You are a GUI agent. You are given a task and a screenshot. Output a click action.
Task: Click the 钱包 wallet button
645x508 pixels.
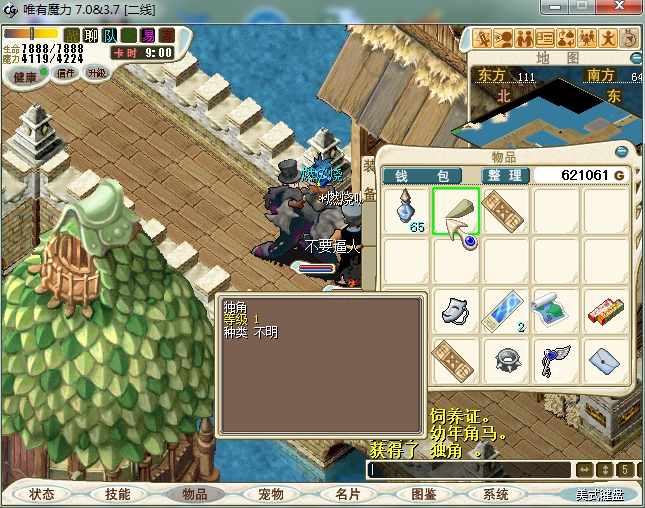[422, 175]
